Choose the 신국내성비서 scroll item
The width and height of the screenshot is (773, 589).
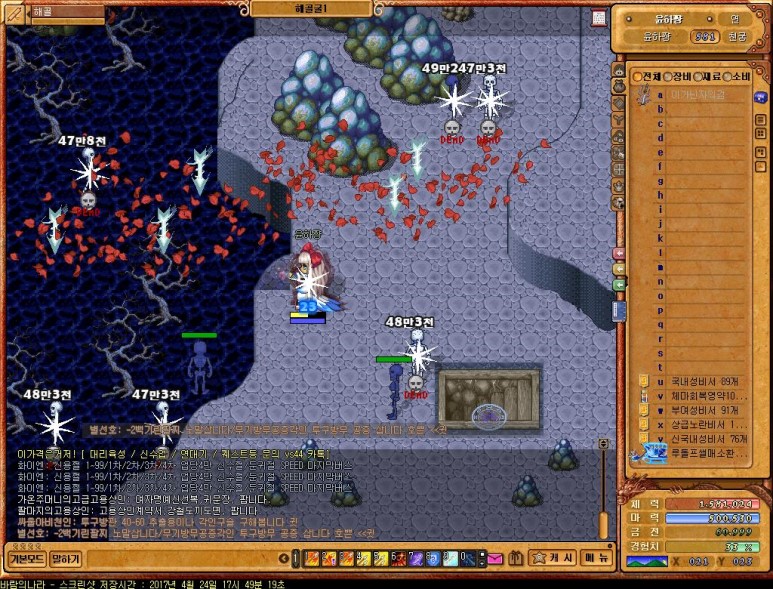tap(704, 438)
